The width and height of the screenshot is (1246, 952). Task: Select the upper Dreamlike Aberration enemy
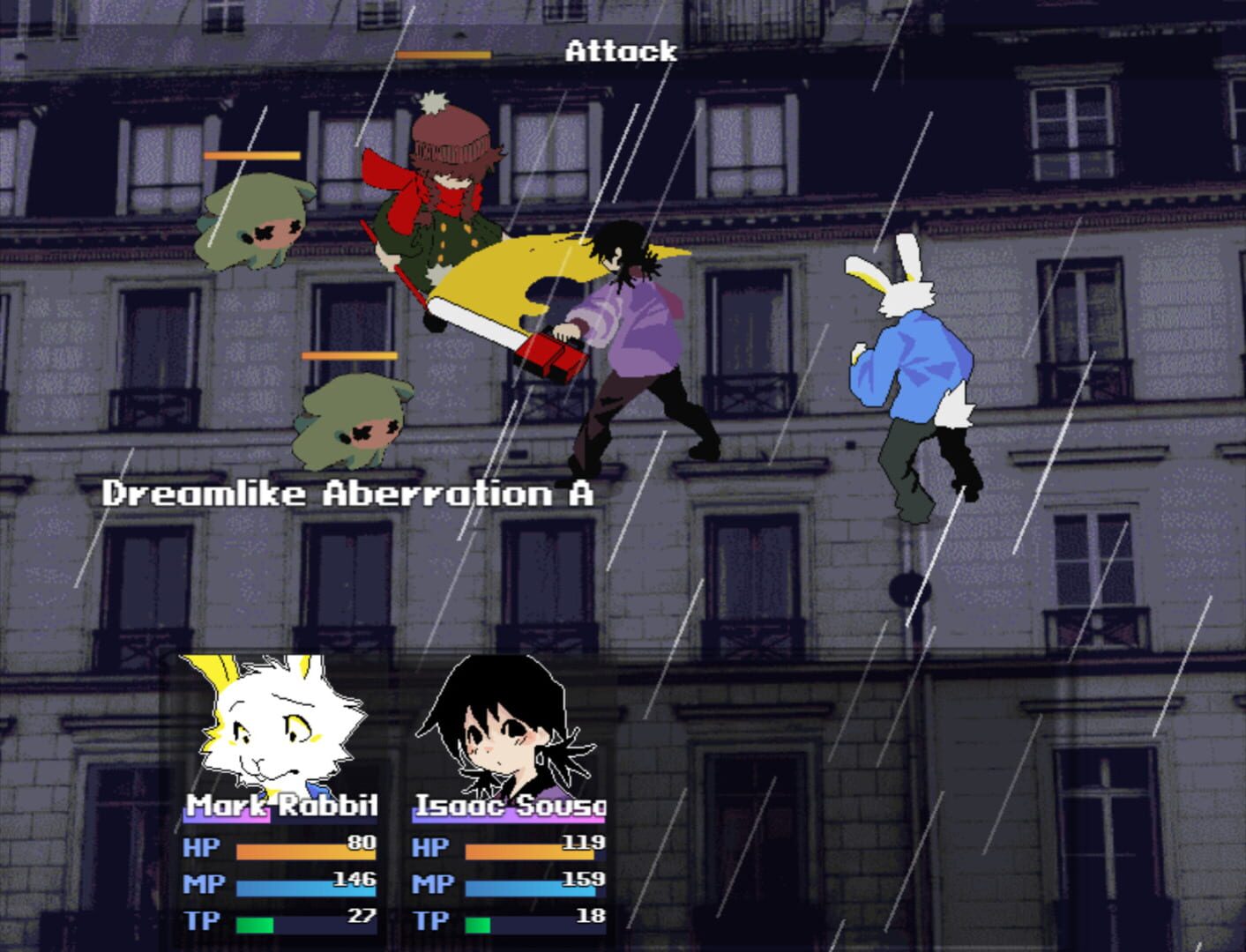tap(256, 225)
